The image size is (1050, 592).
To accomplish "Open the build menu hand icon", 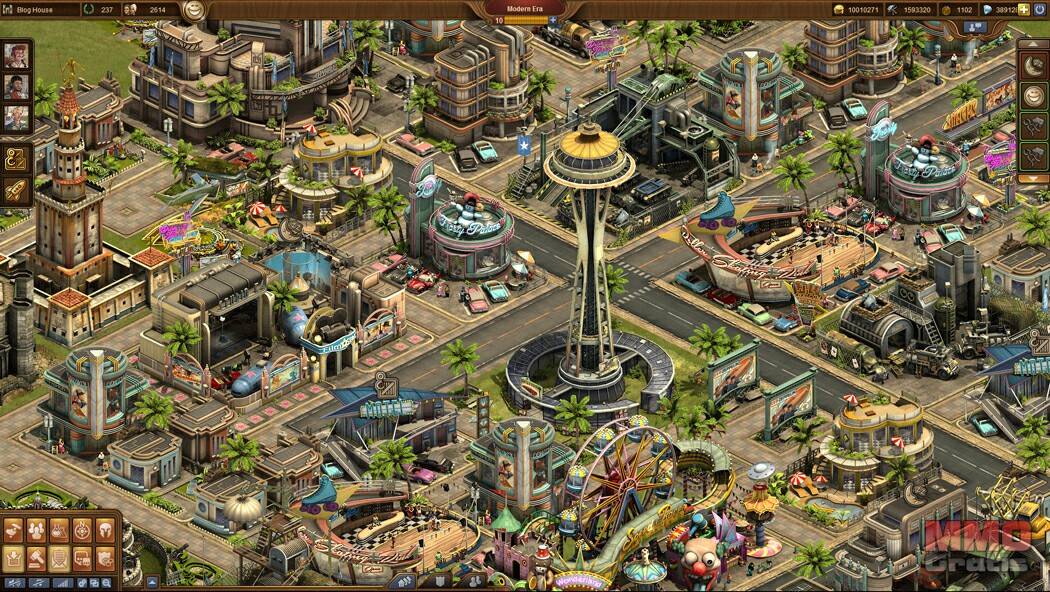I will 15,531.
